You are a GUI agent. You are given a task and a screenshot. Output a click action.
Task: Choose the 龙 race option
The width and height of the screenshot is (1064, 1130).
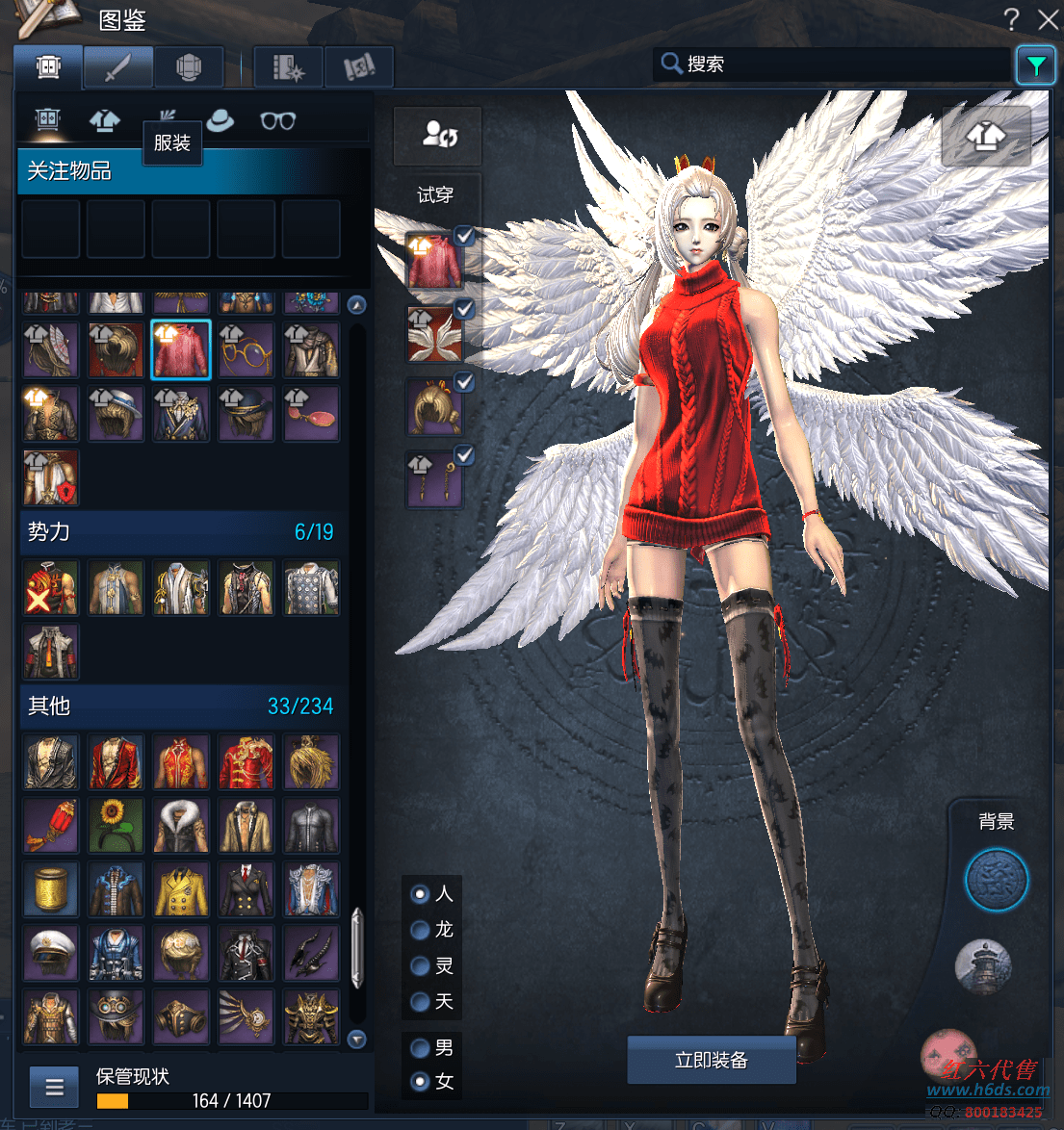(x=420, y=930)
